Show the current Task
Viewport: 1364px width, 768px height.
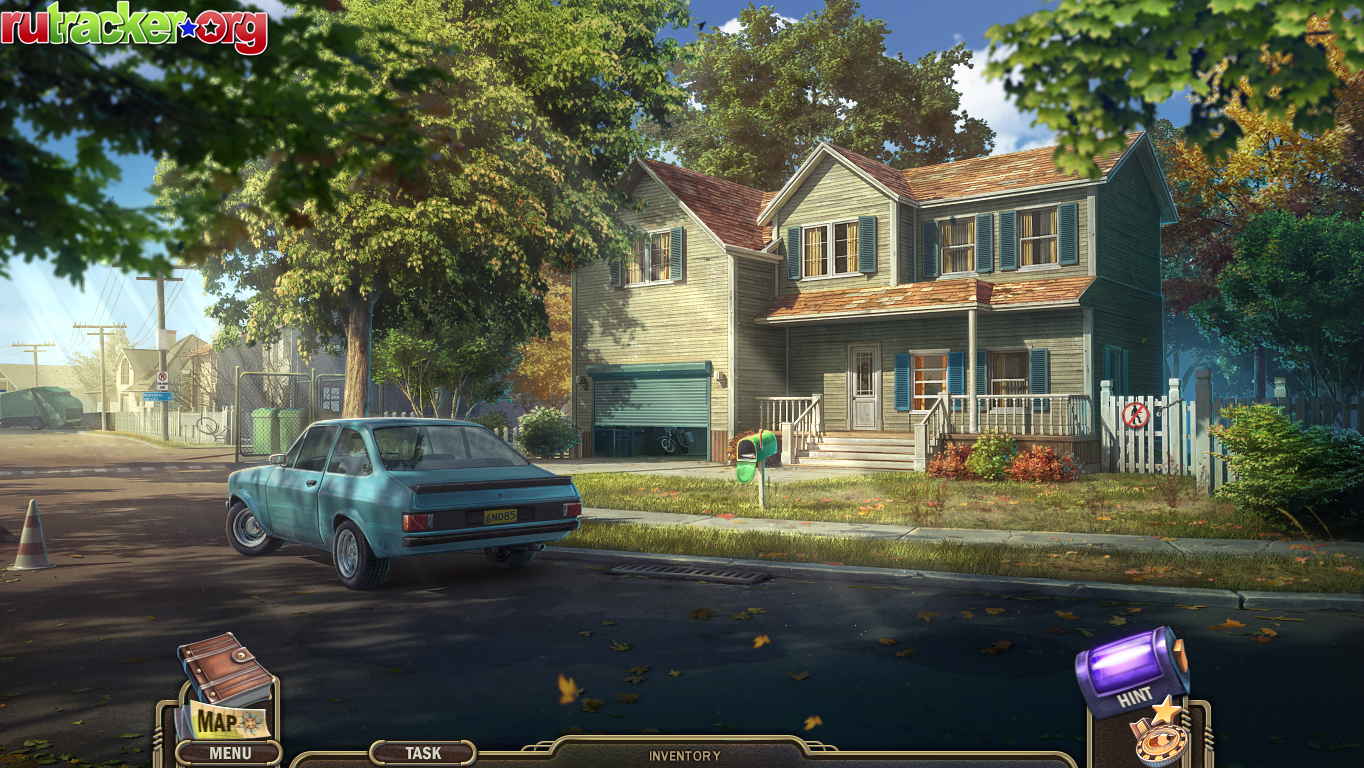pos(423,753)
